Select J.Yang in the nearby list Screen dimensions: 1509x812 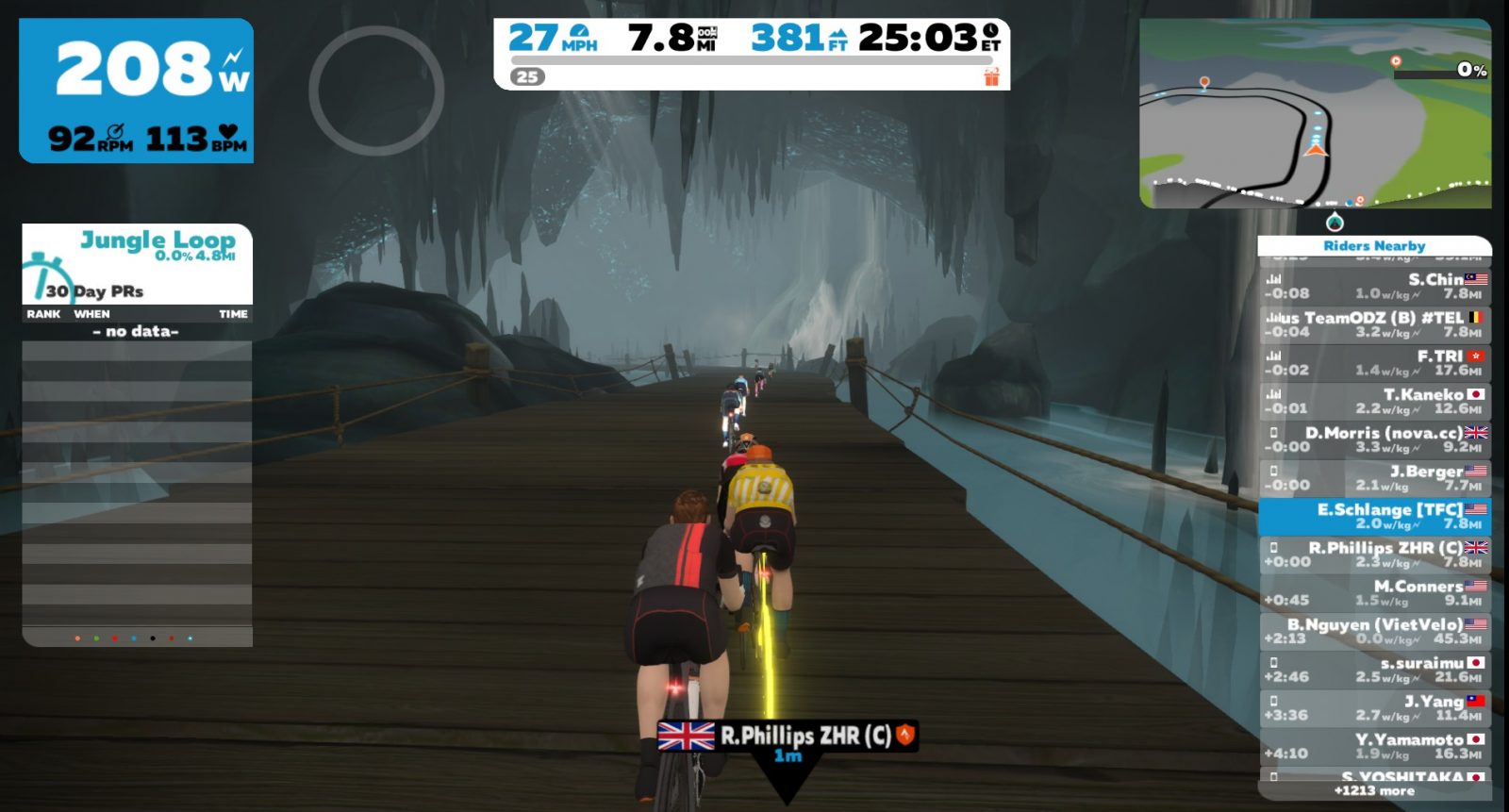(x=1374, y=708)
